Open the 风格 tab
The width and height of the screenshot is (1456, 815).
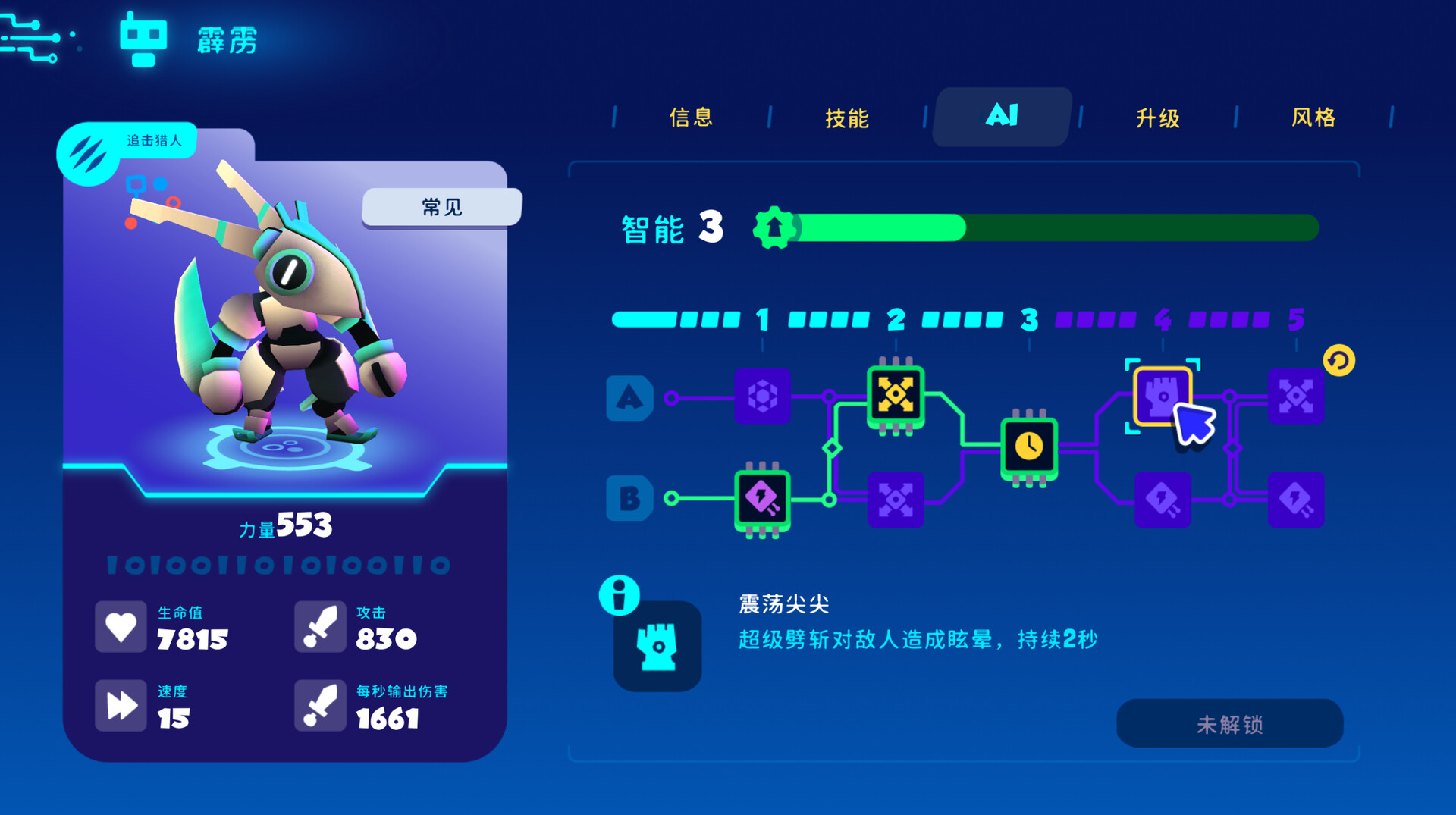(x=1313, y=118)
